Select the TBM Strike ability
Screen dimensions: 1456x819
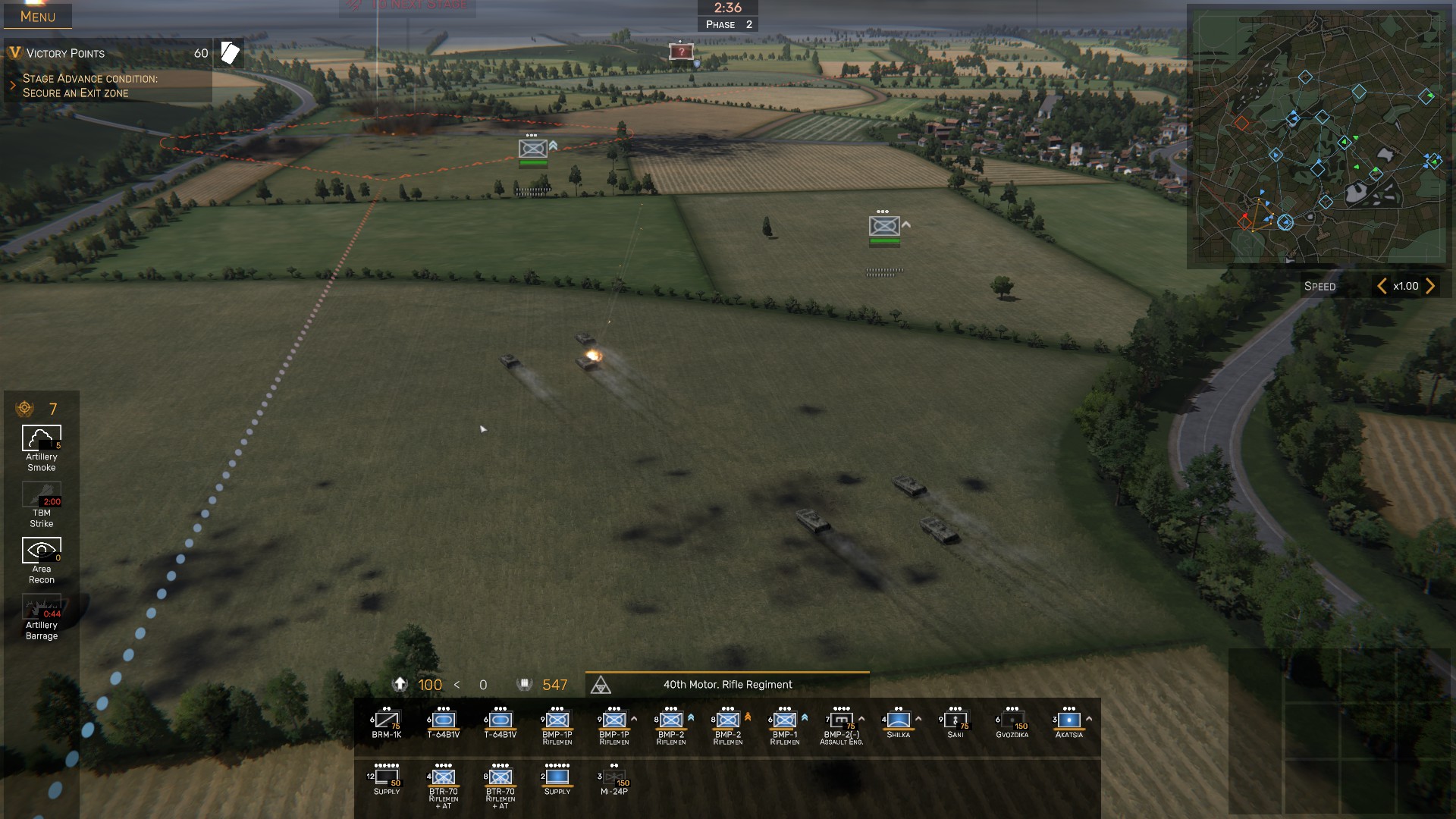point(42,495)
